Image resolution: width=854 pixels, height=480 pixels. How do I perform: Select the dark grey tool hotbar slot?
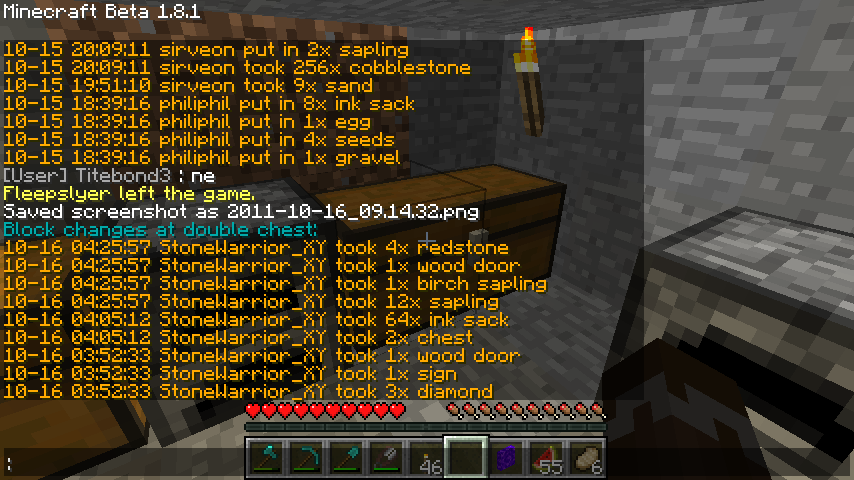[x=386, y=458]
